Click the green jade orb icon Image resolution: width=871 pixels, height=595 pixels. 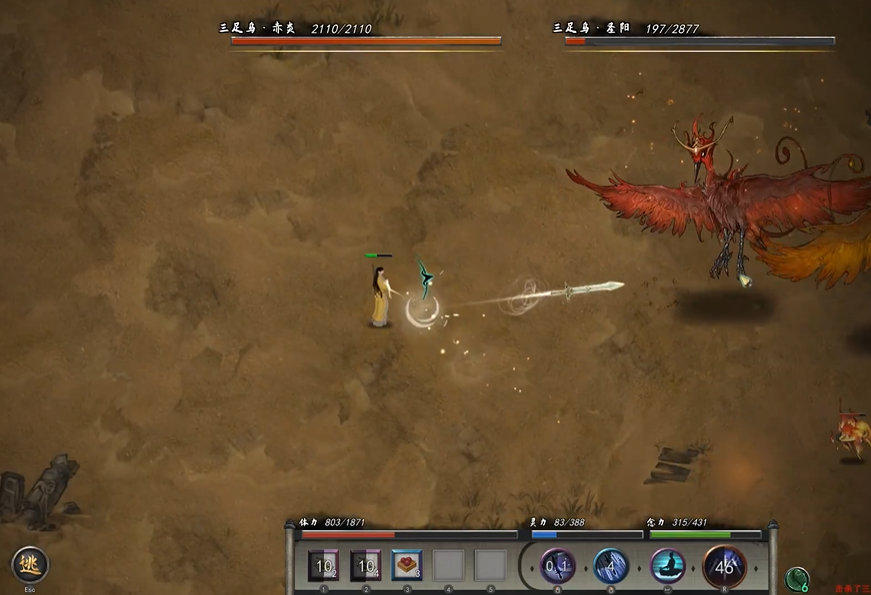point(797,579)
